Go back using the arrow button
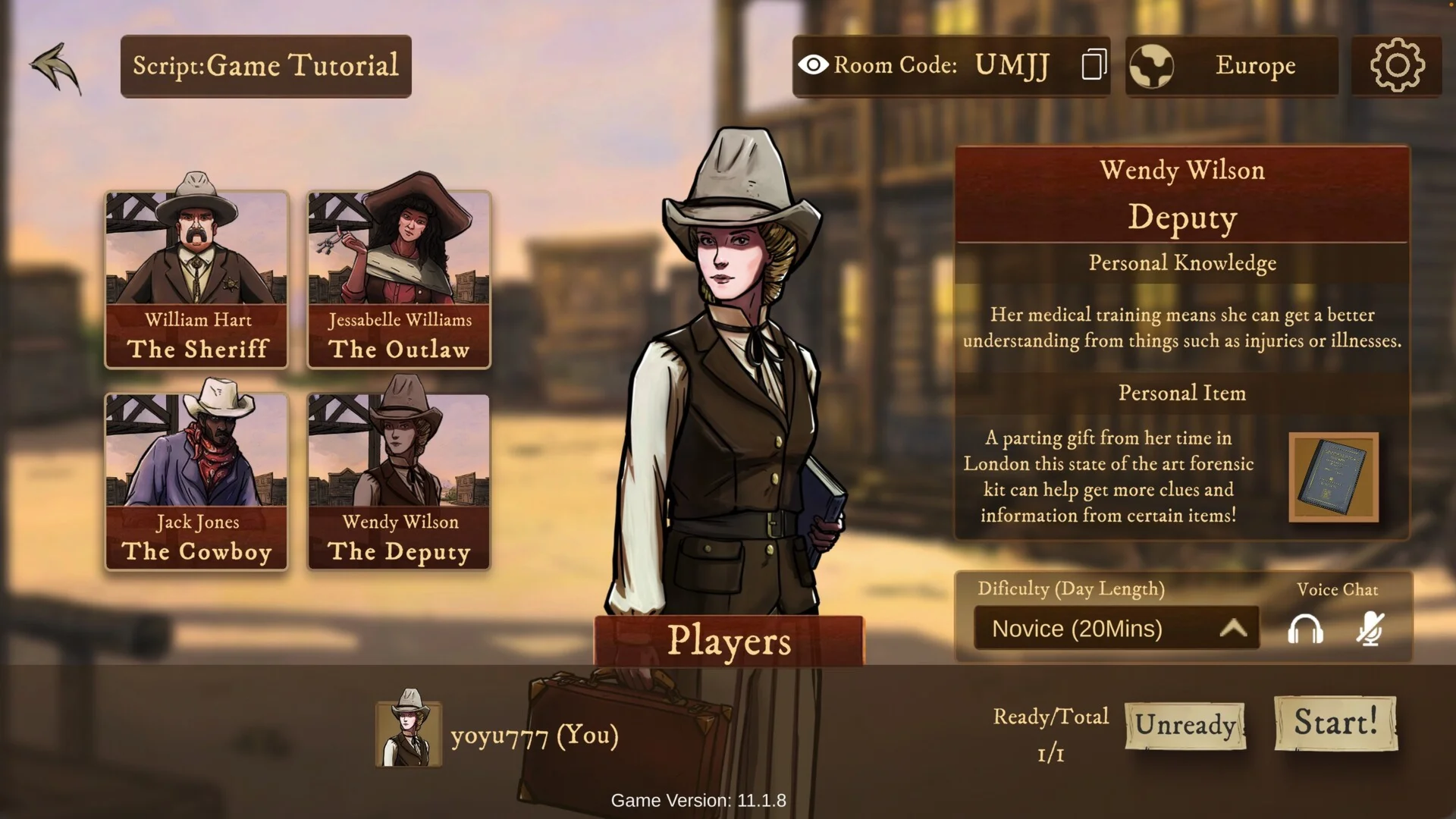This screenshot has width=1456, height=819. coord(56,67)
